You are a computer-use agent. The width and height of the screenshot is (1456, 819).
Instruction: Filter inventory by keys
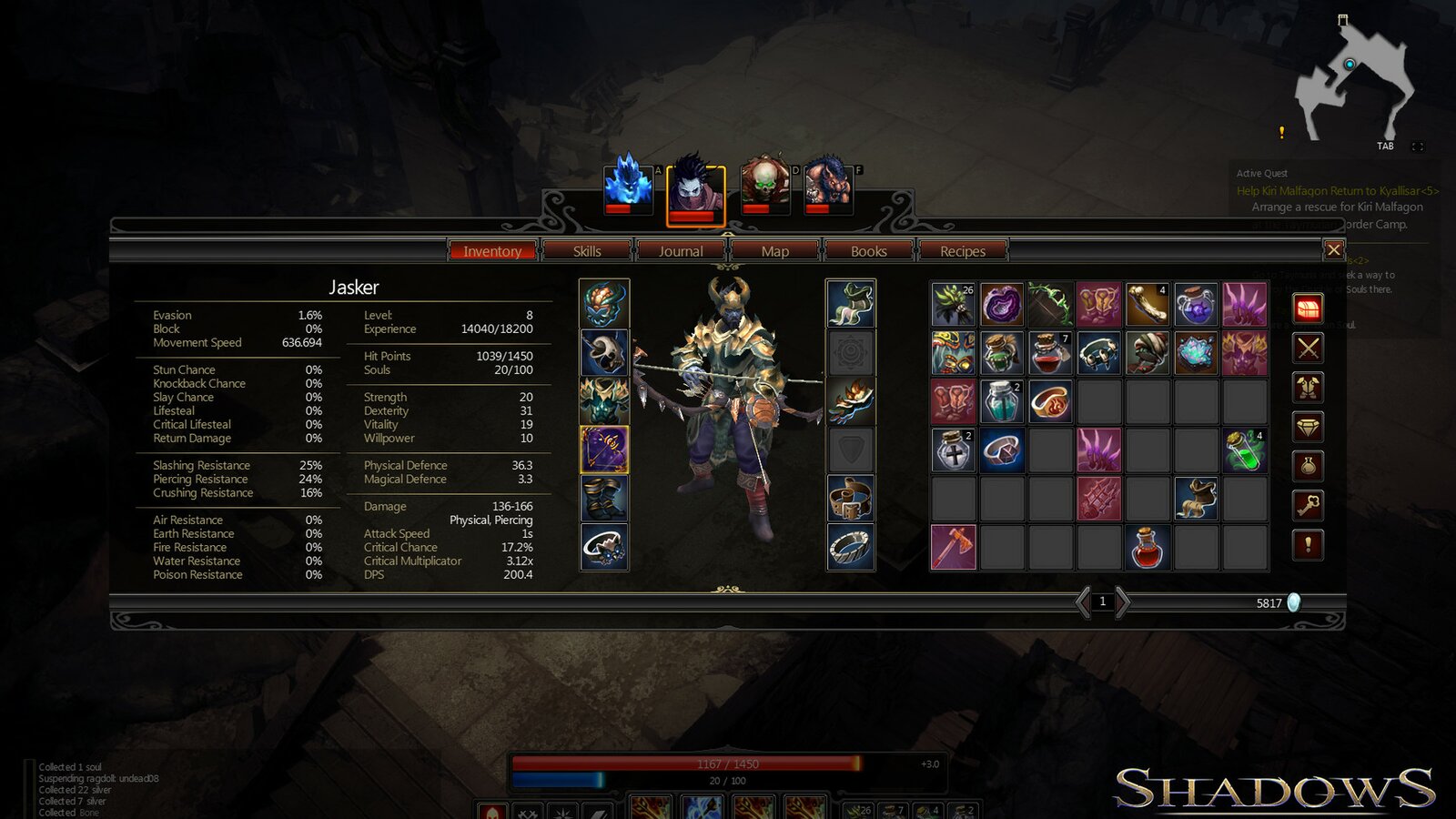tap(1308, 505)
